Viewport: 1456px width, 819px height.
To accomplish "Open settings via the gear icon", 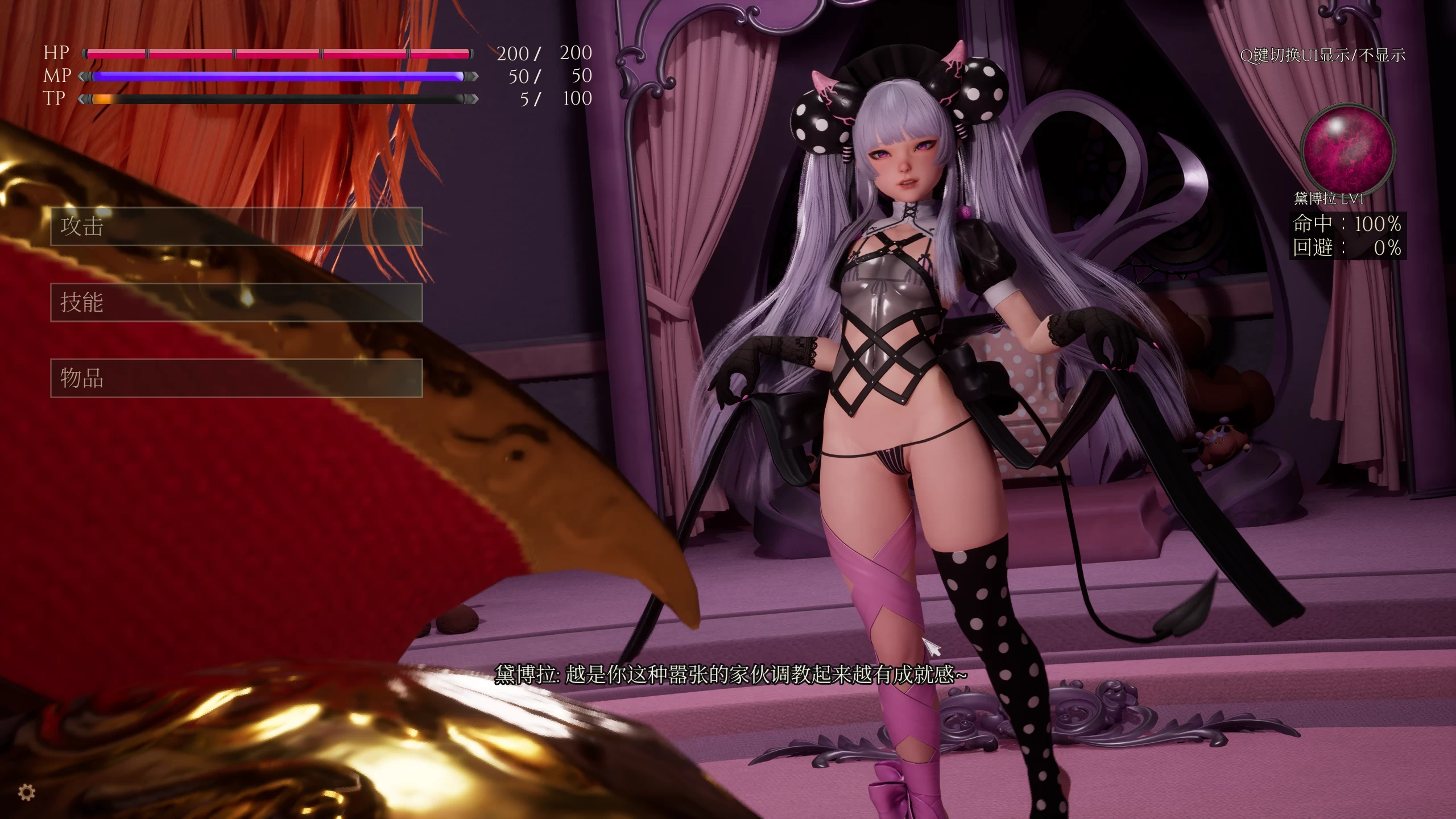I will [27, 792].
